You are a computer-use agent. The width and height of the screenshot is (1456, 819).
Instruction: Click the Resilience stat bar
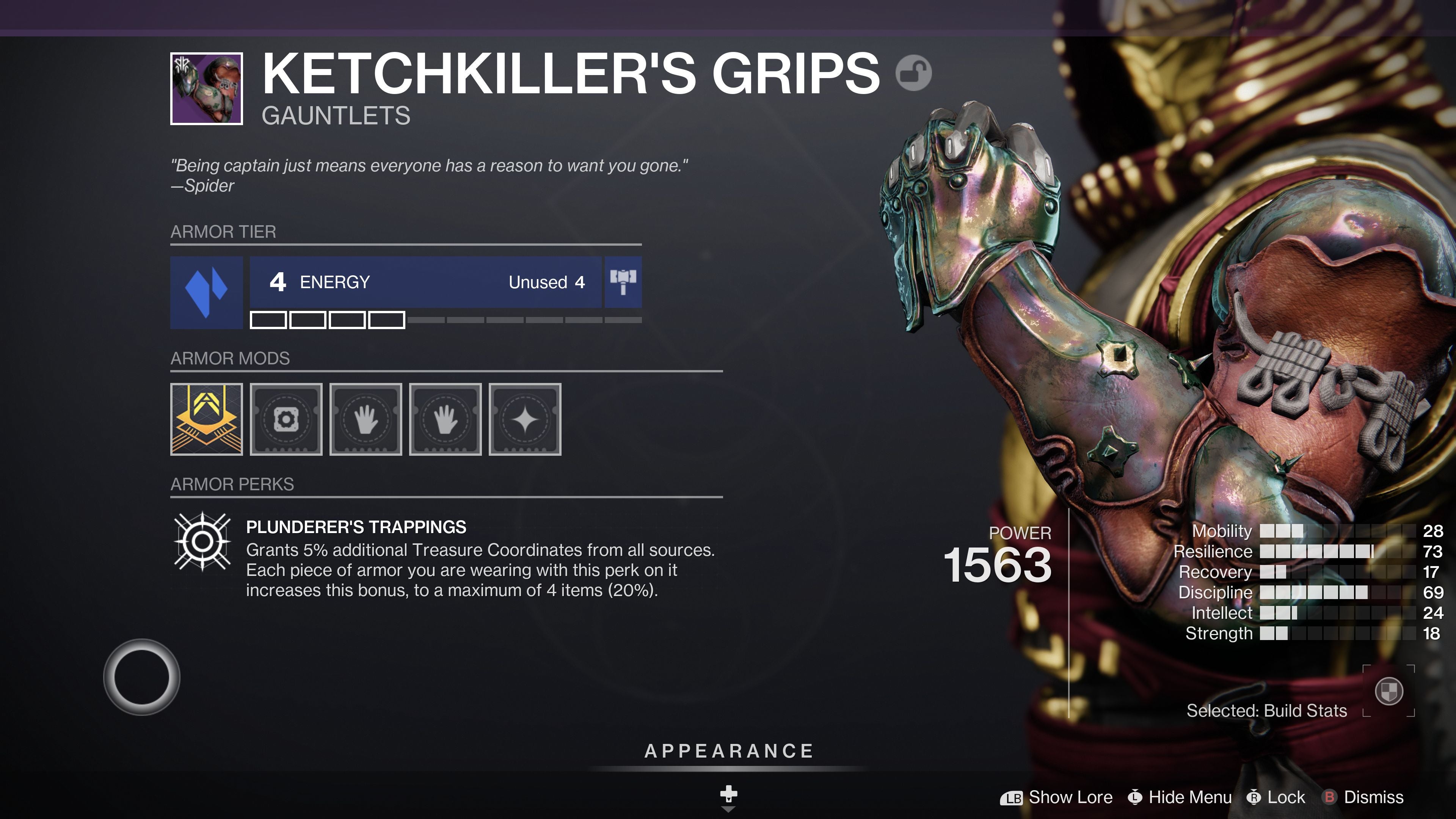tap(1317, 551)
